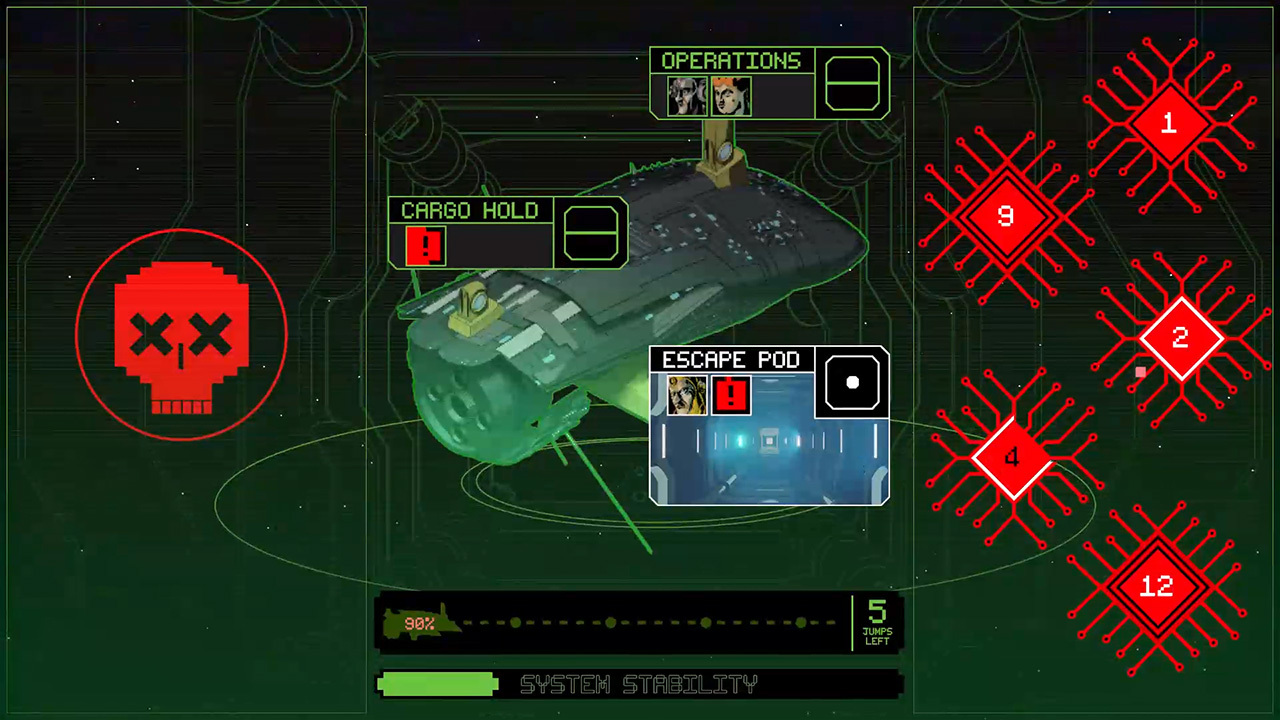1280x720 pixels.
Task: Click the CARGO HOLD panel header
Action: tap(469, 211)
